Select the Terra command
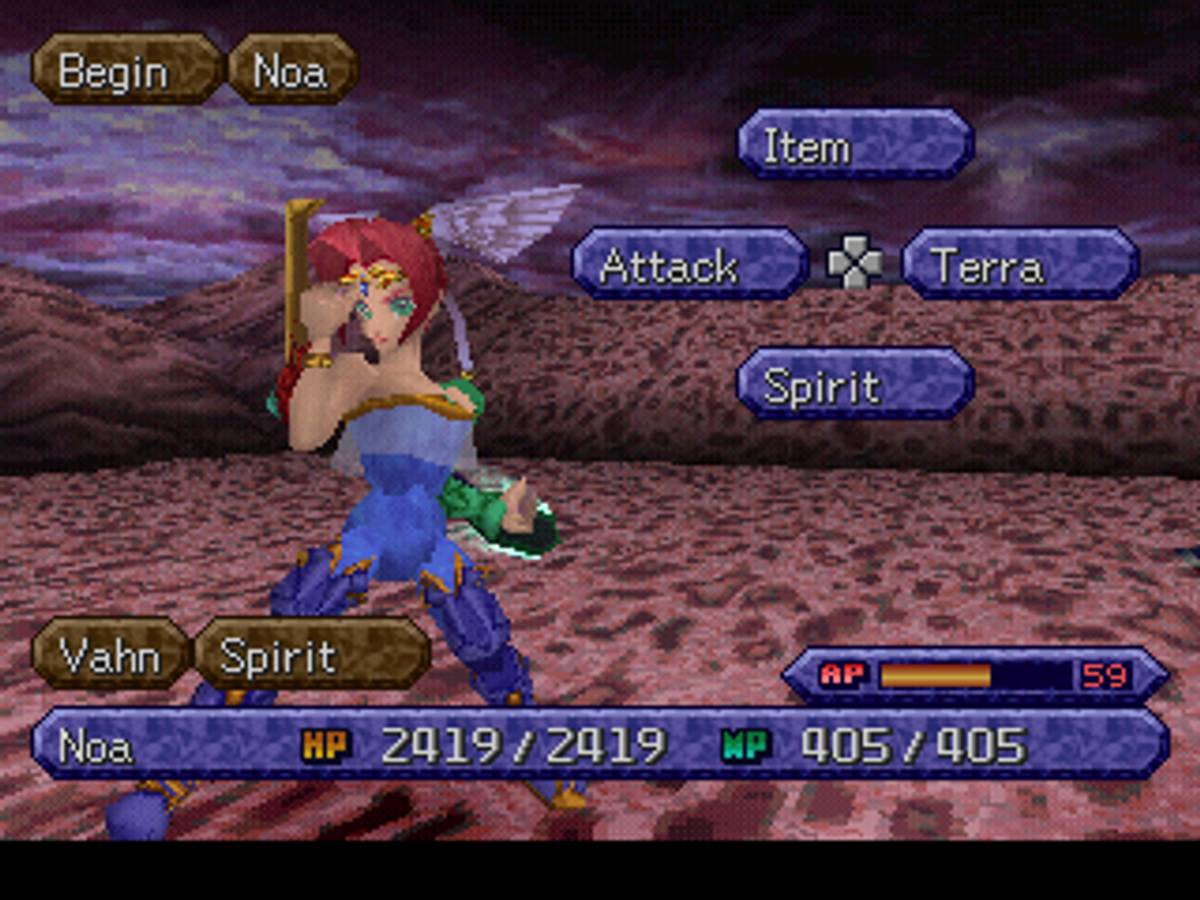The image size is (1200, 900). tap(1020, 265)
